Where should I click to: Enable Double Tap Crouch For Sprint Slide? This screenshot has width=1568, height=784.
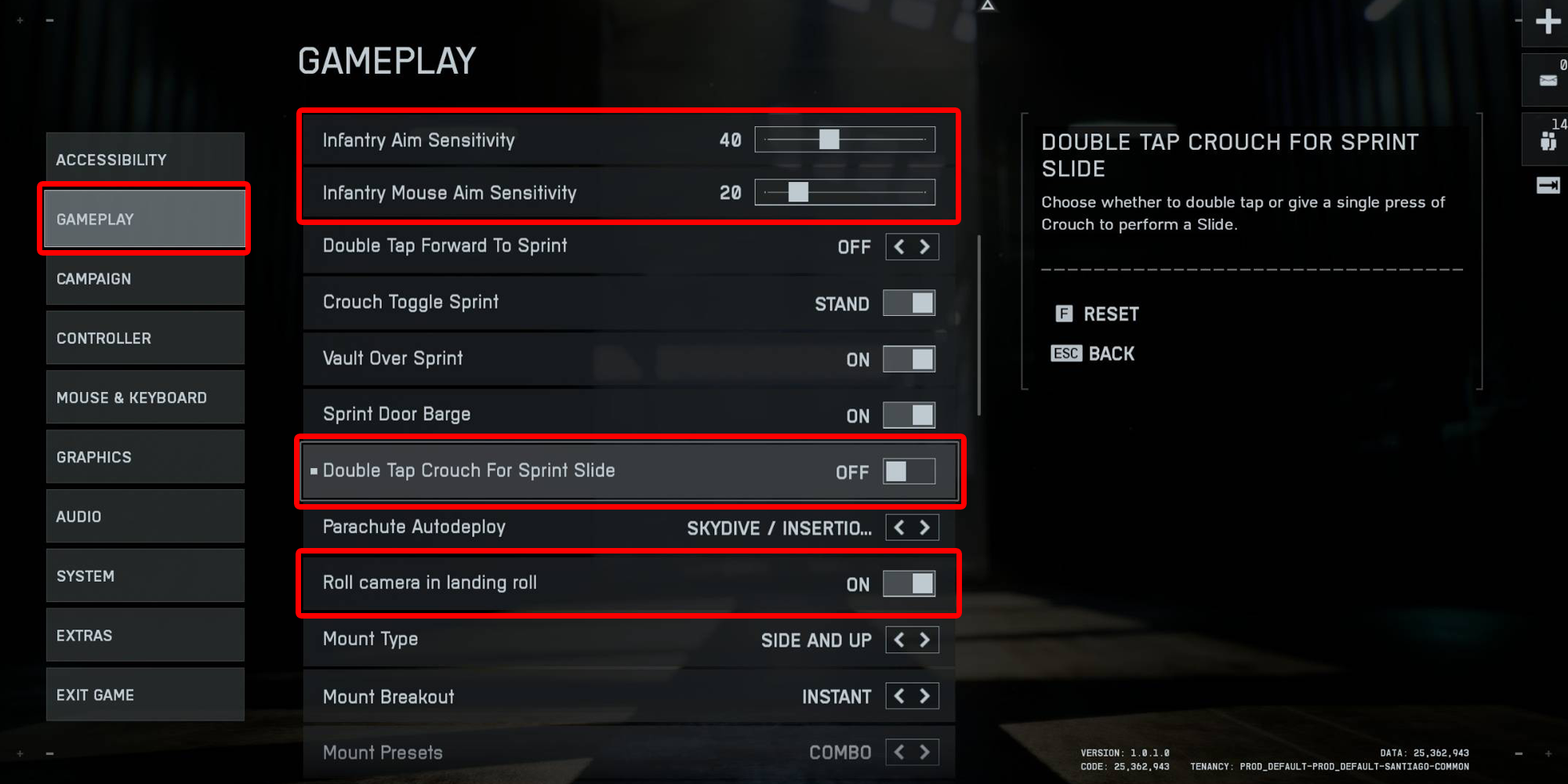[x=909, y=471]
